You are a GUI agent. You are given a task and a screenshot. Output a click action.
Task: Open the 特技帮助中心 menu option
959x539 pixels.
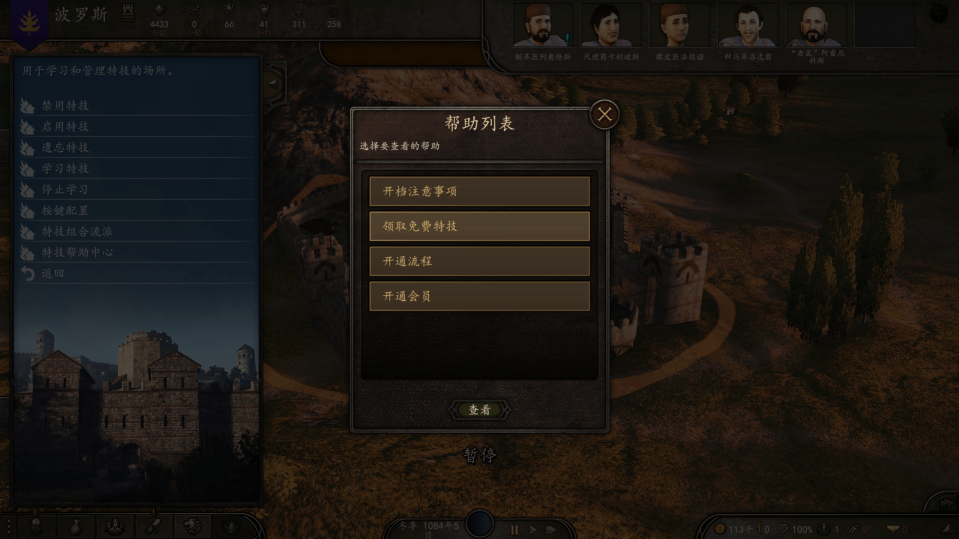[76, 253]
